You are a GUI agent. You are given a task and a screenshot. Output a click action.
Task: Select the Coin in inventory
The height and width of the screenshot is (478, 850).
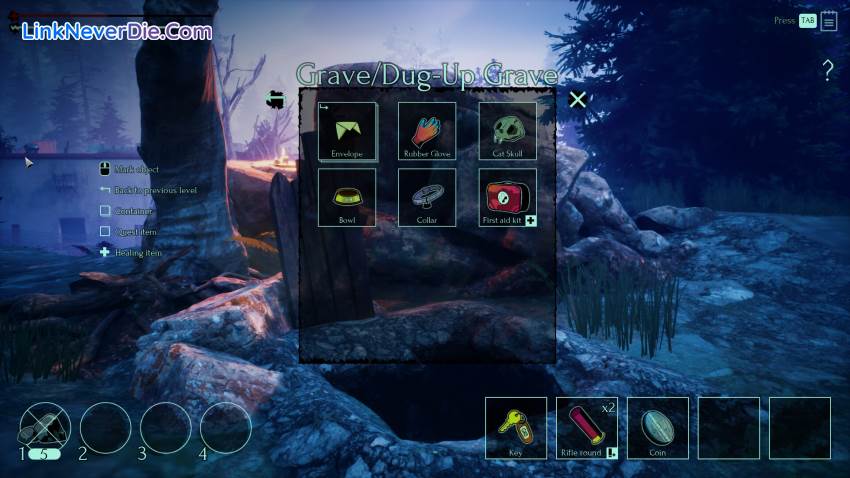click(x=658, y=428)
